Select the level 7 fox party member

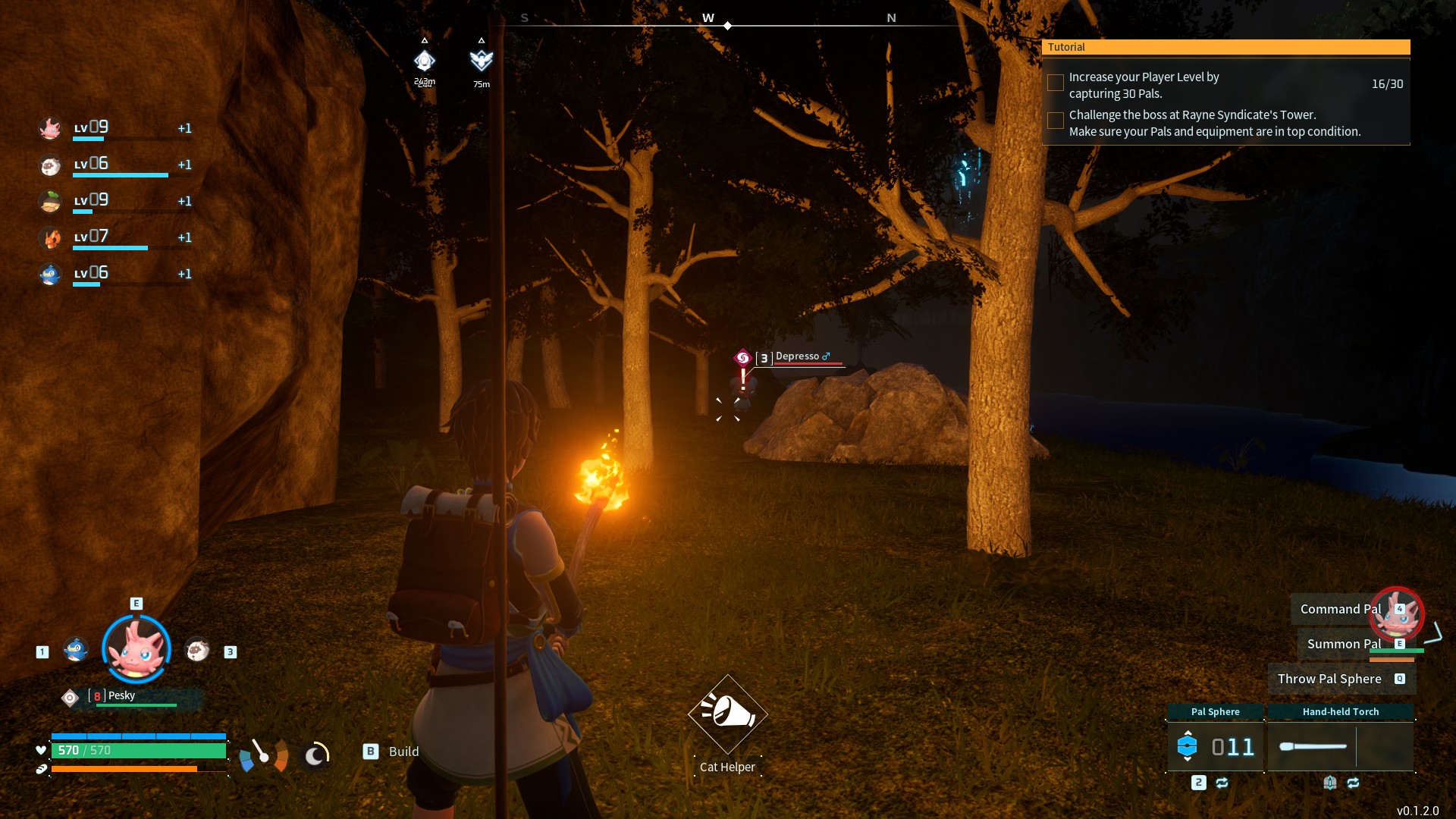point(51,238)
